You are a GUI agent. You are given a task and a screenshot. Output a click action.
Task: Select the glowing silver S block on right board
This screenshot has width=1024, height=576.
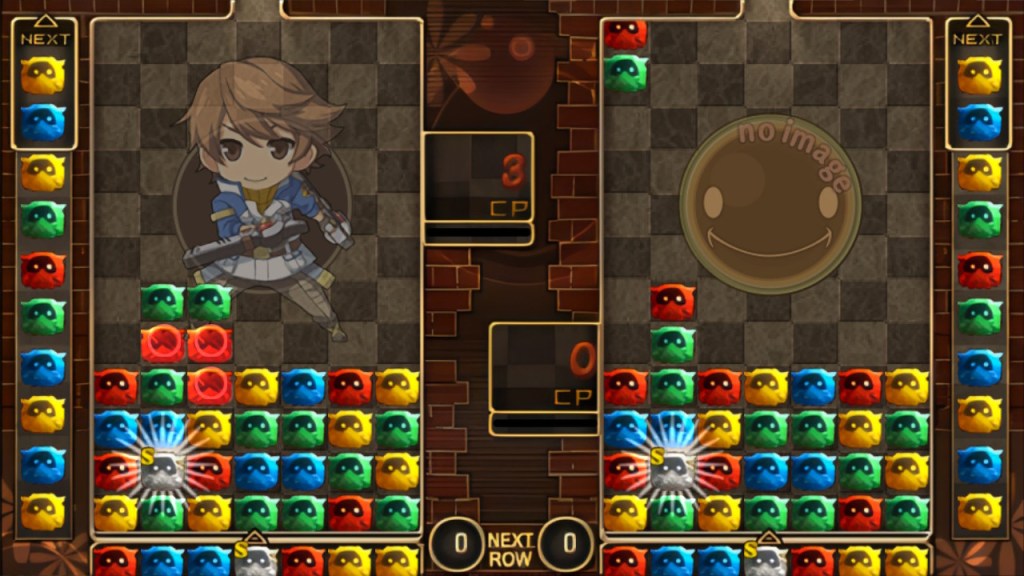click(x=672, y=468)
